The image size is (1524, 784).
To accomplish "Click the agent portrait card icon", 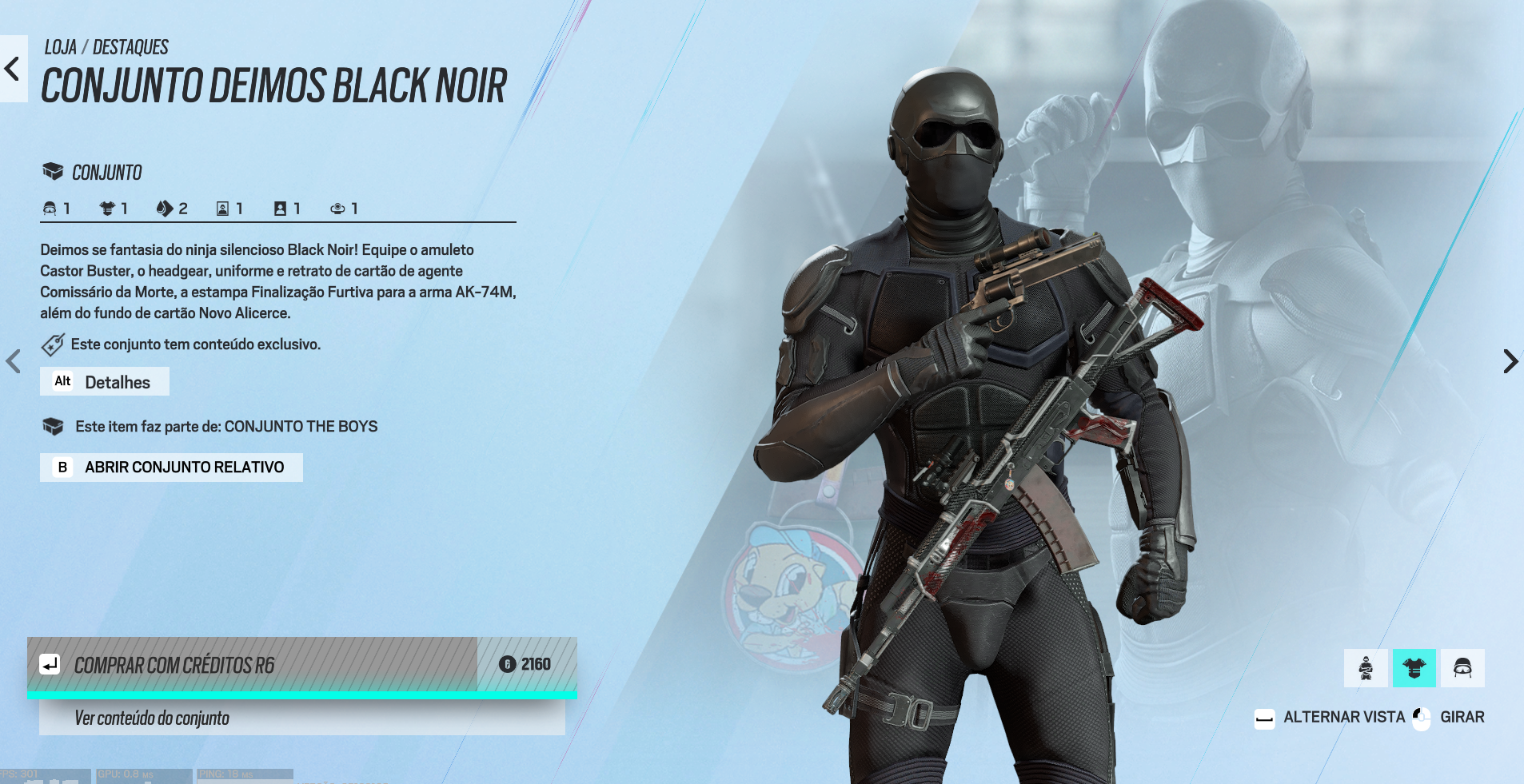I will tap(221, 208).
